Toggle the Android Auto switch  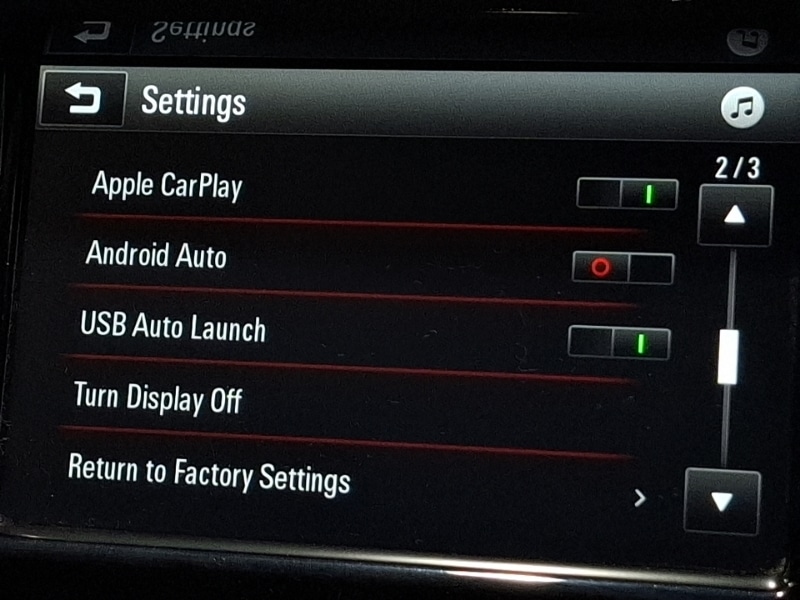622,268
